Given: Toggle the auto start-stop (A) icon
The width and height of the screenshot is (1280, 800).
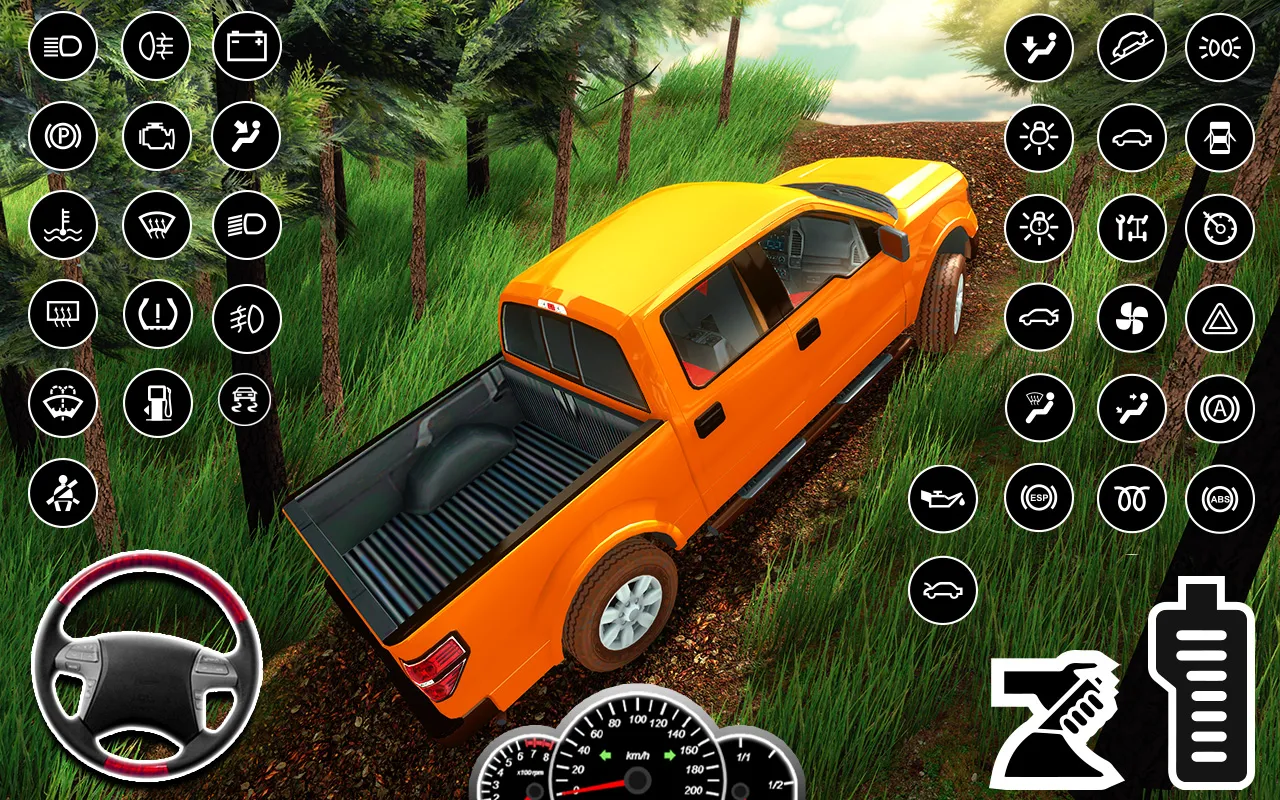Looking at the screenshot, I should [x=1219, y=408].
